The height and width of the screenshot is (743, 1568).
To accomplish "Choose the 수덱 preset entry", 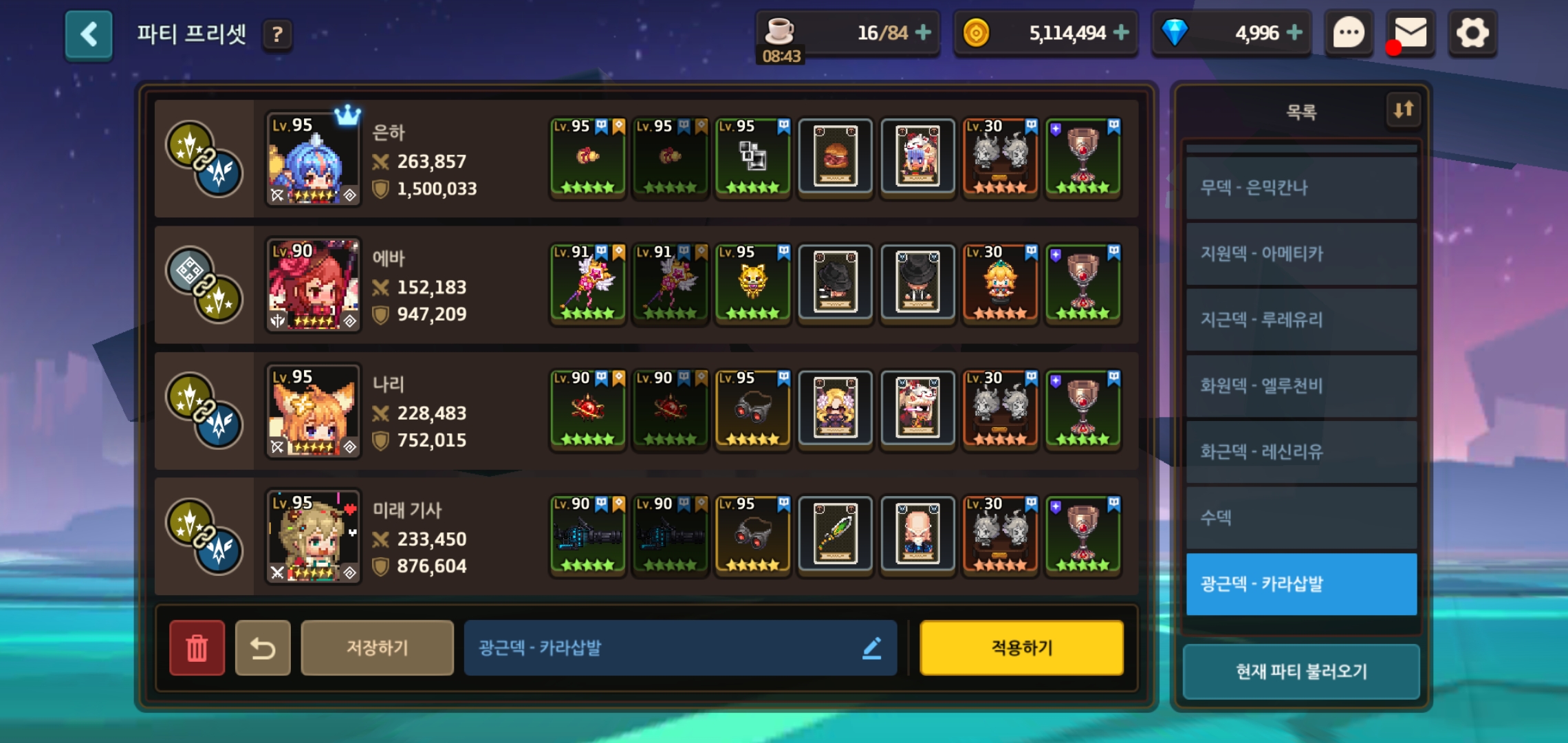I will 1301,518.
